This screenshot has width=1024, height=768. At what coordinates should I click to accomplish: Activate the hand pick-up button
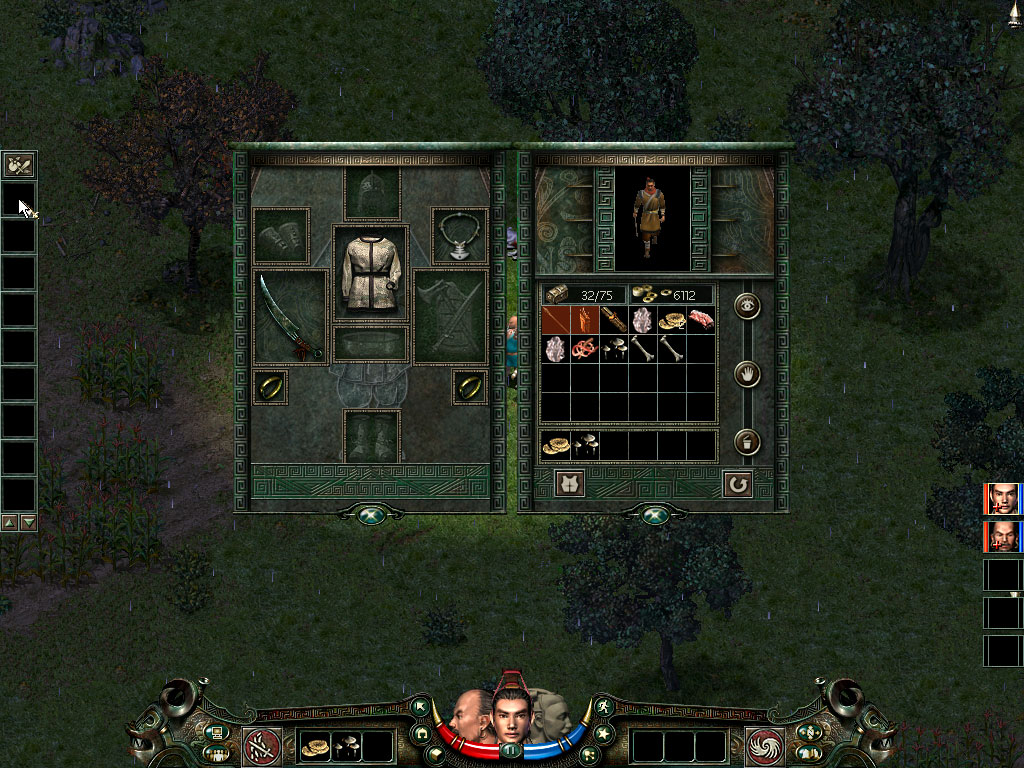click(747, 375)
